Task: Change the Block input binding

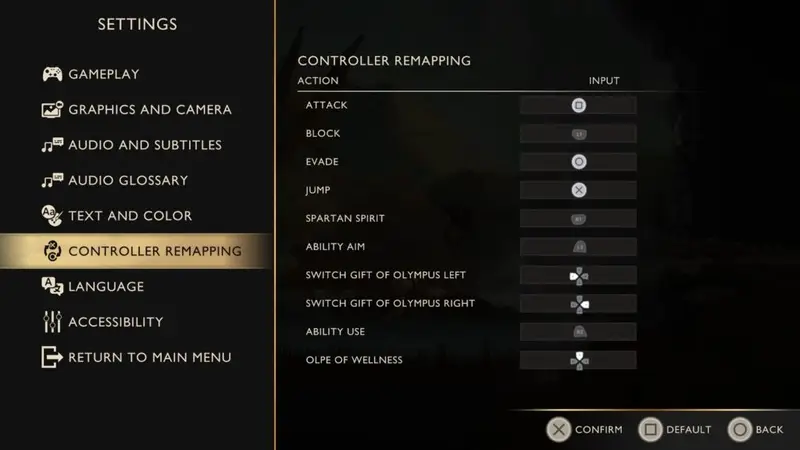Action: 578,133
